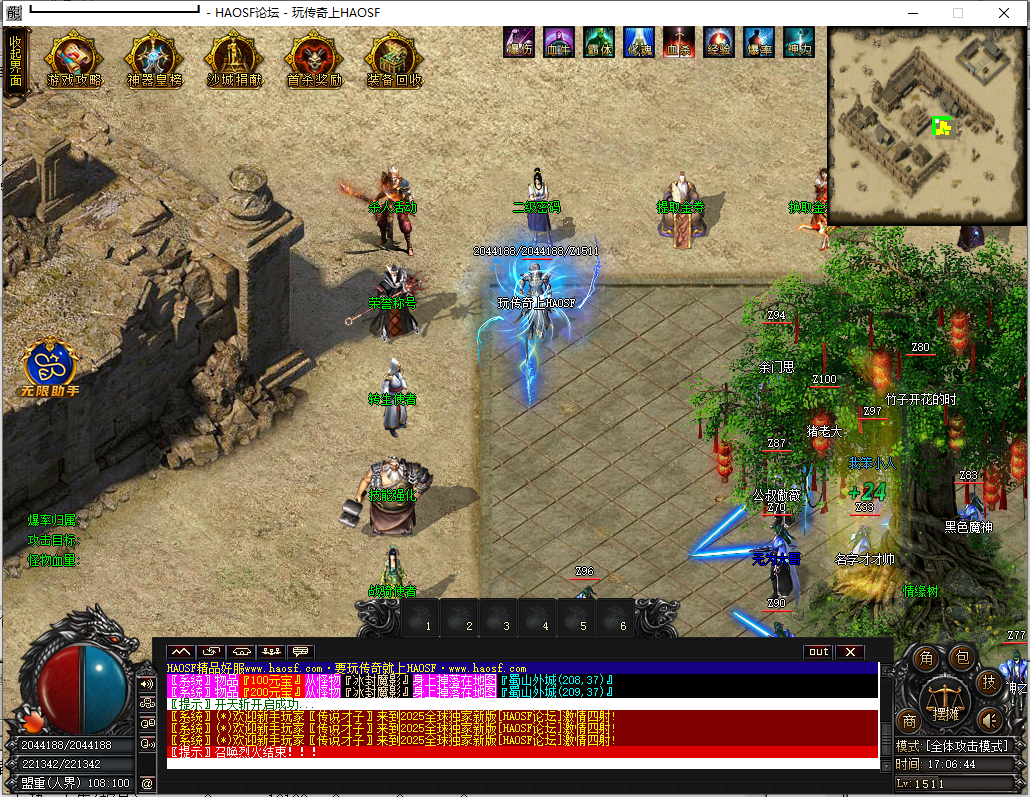1030x797 pixels.
Task: Click the chat panel's 'out' button
Action: (818, 652)
